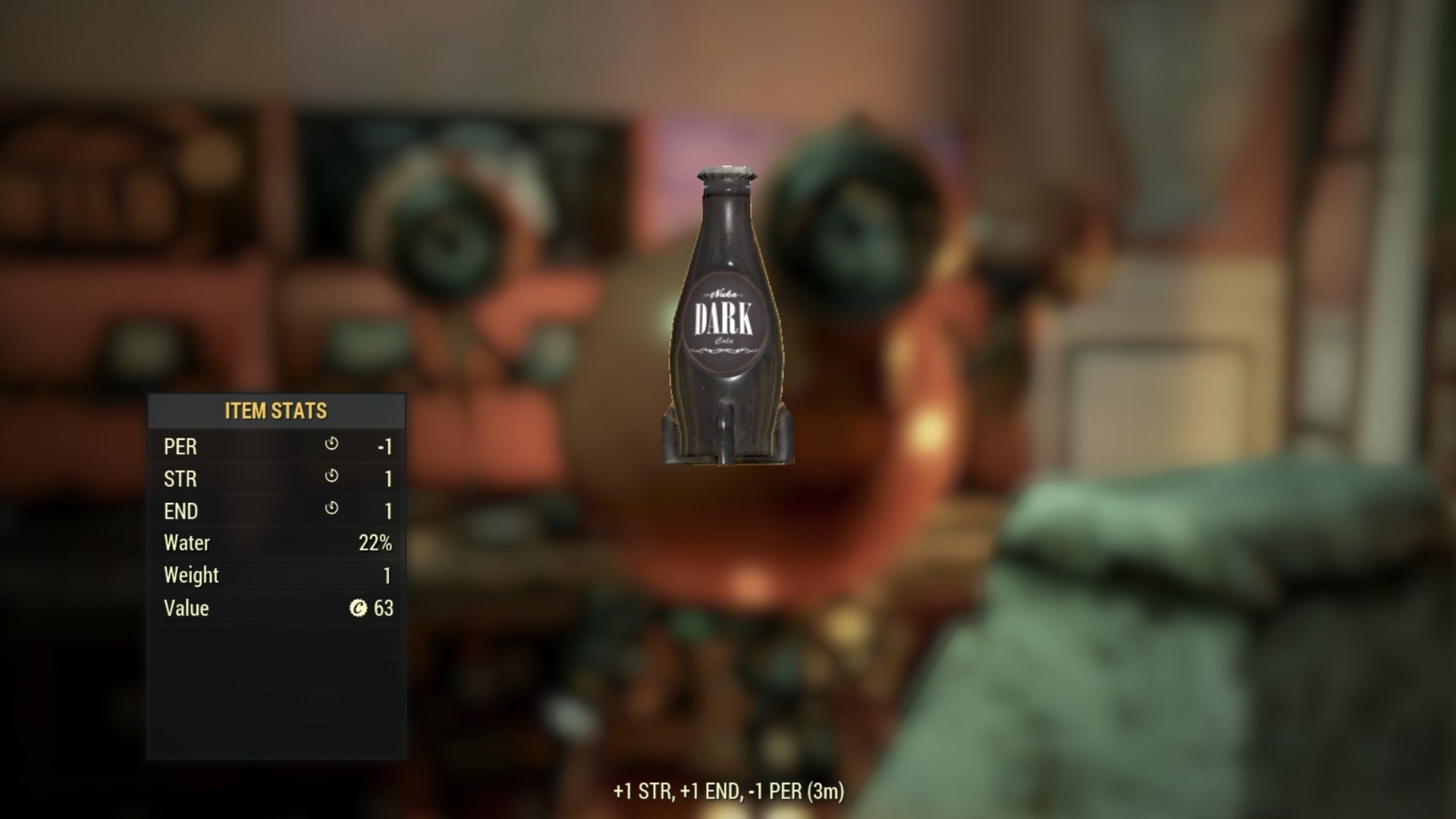
Task: Select the -1 value next to PER
Action: [x=384, y=447]
